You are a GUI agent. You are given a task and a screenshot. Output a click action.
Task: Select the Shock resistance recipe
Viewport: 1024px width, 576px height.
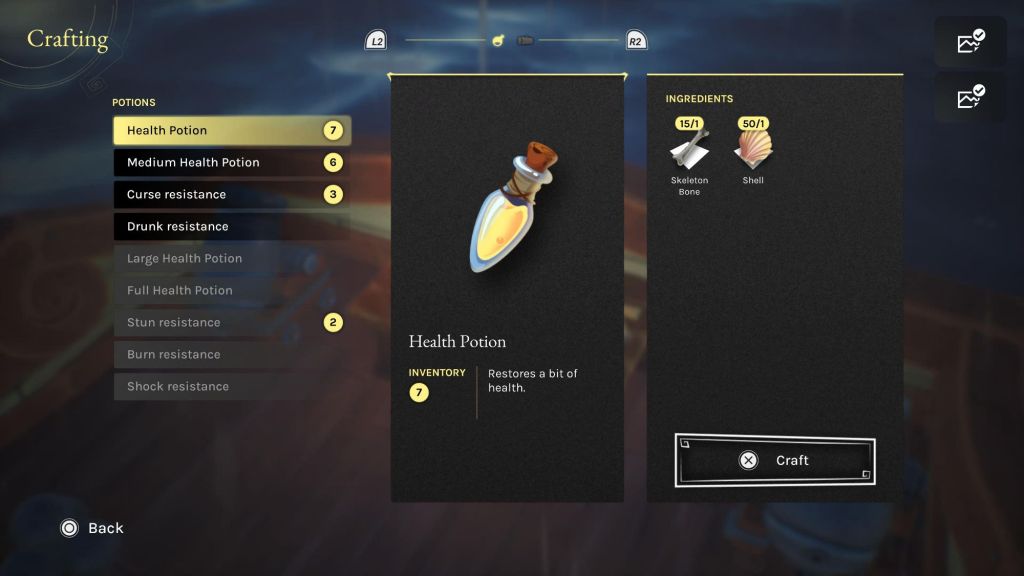pos(230,387)
